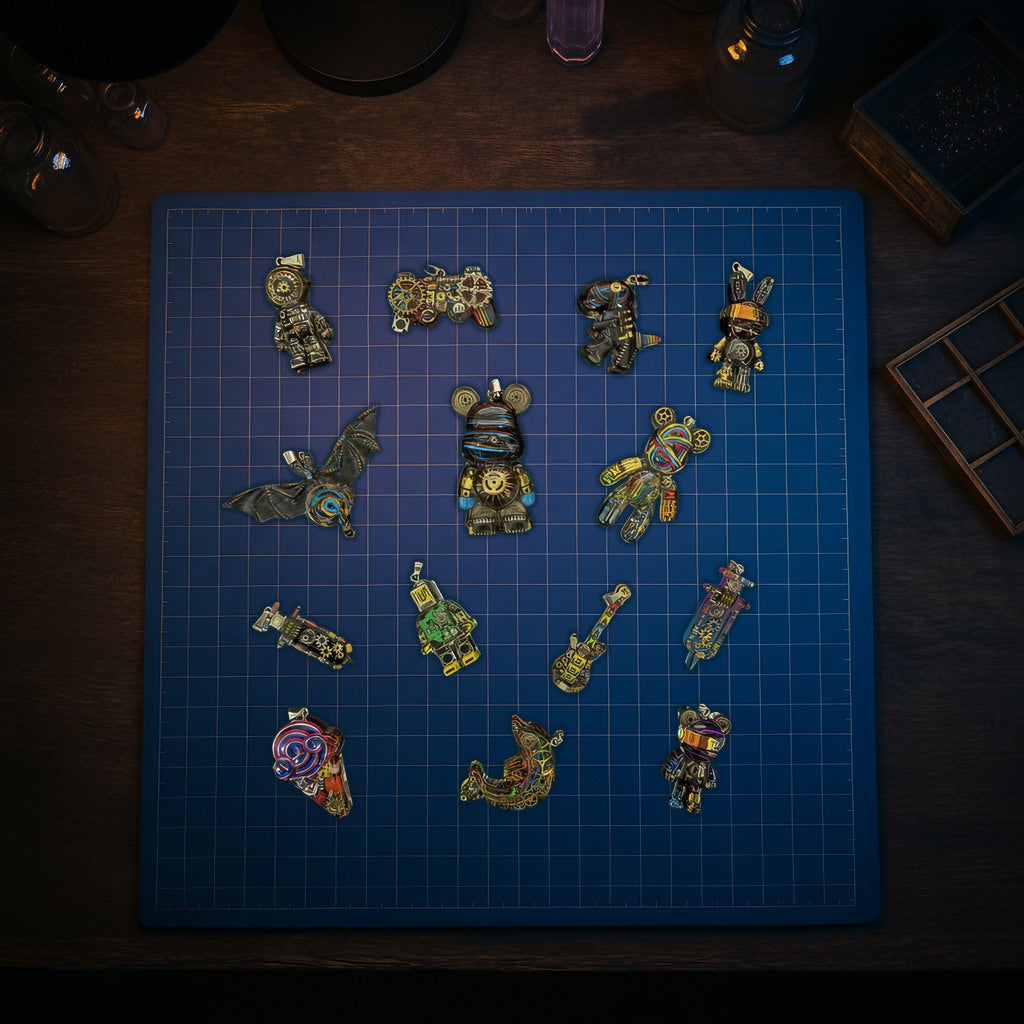Pick the gamepad controller charm
This screenshot has width=1024, height=1024.
(441, 297)
